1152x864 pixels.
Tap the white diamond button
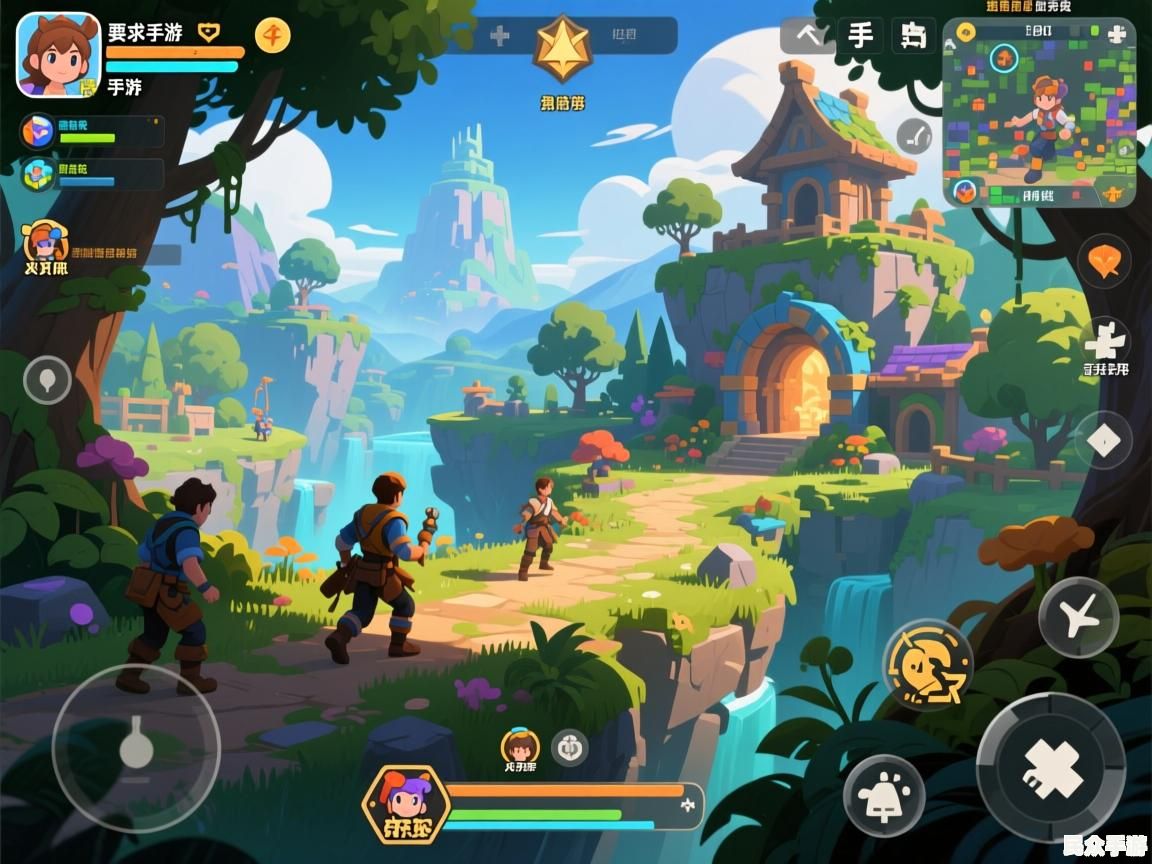click(1104, 440)
